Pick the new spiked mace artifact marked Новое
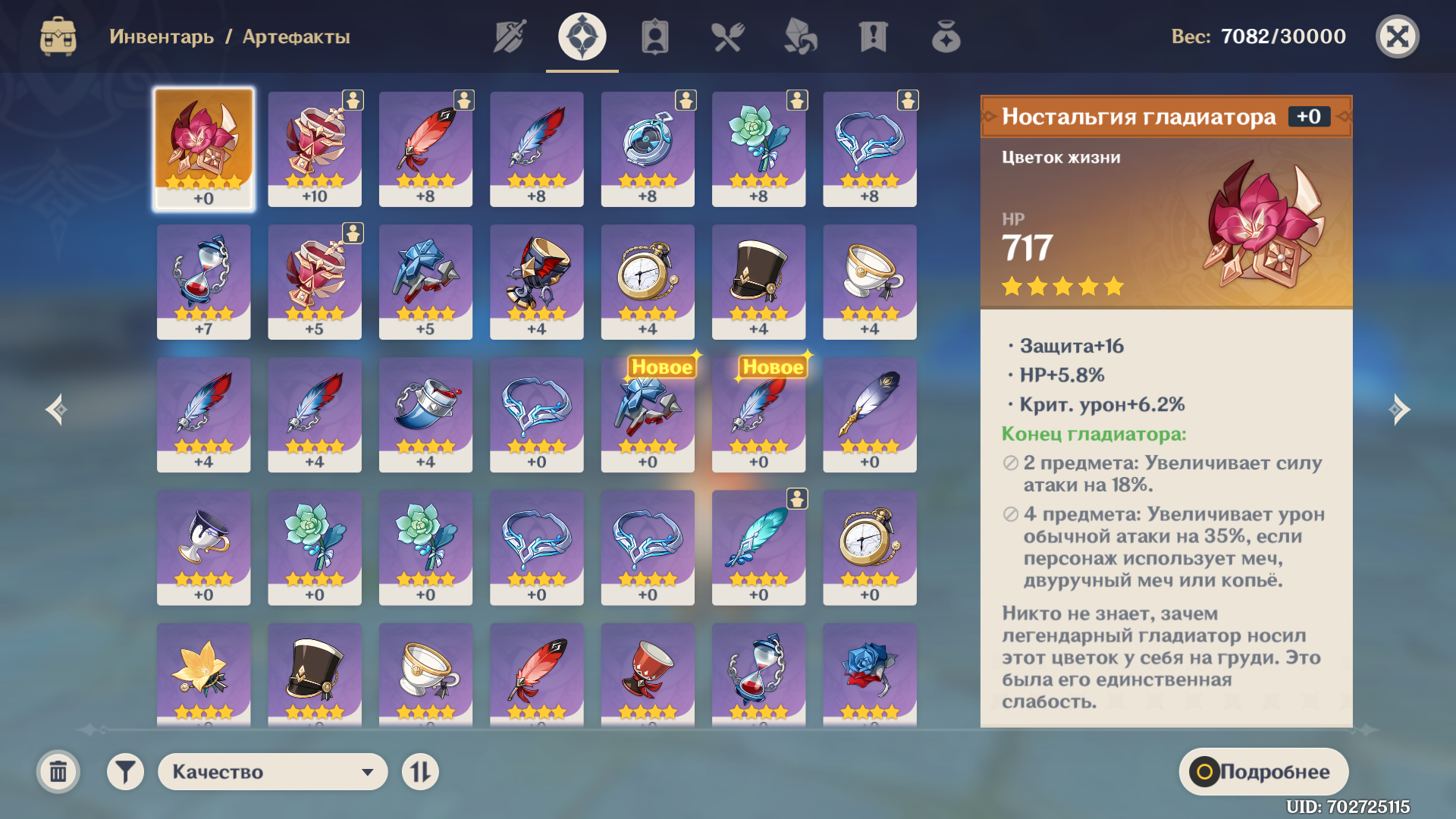 pyautogui.click(x=648, y=414)
